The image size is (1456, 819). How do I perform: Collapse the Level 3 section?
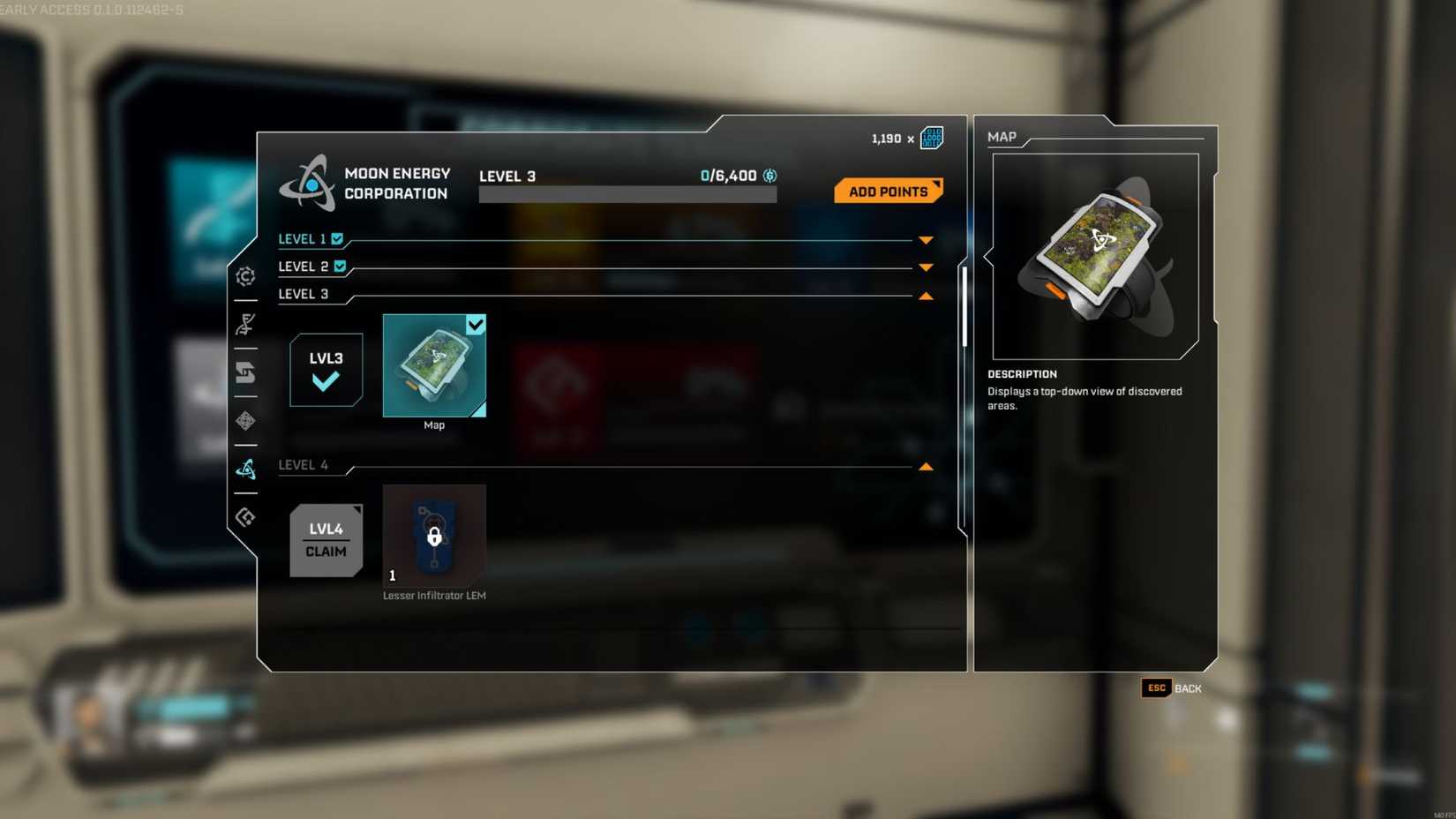[x=925, y=295]
